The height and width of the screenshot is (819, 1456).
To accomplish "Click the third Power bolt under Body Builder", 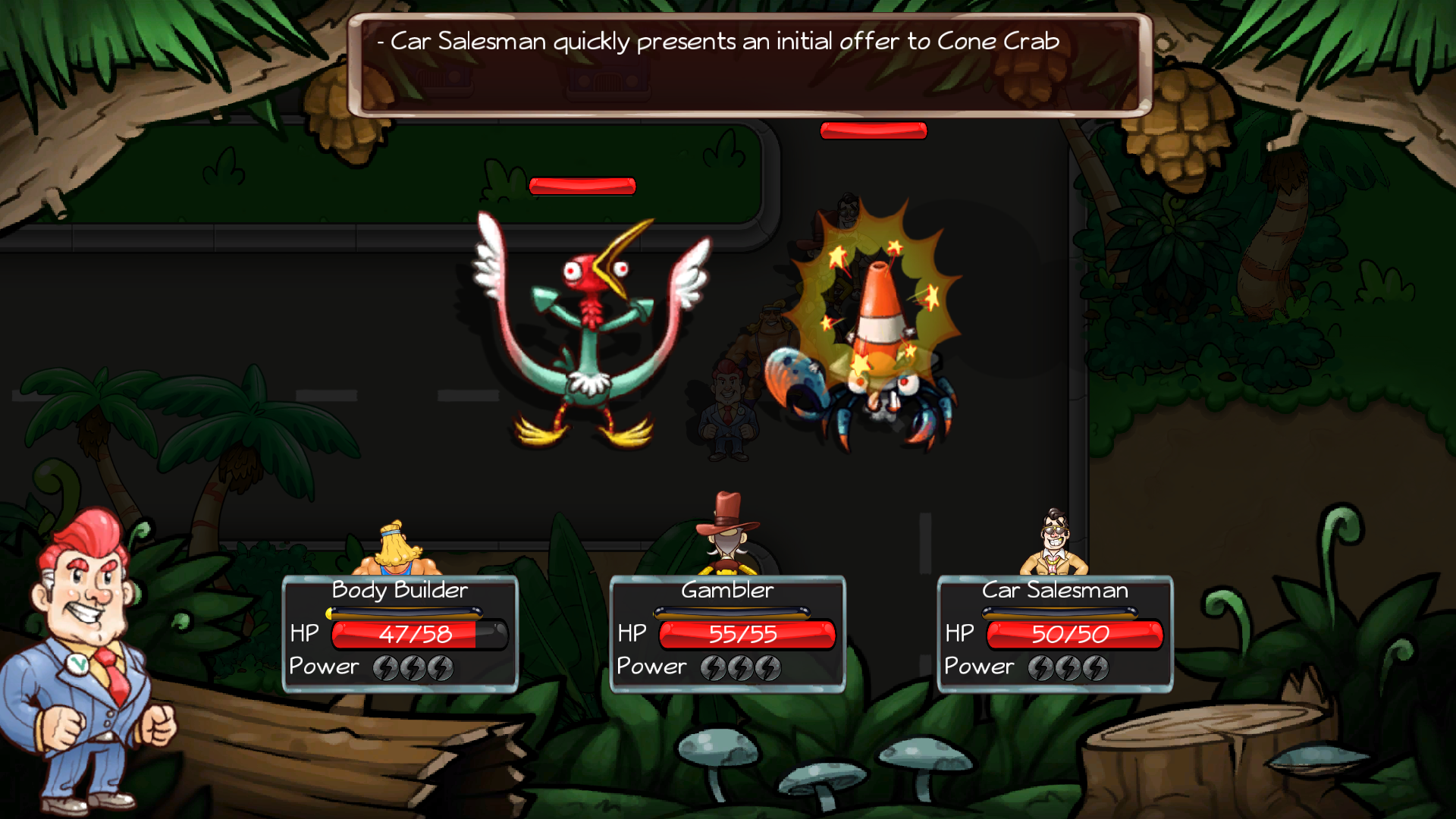I will [440, 667].
